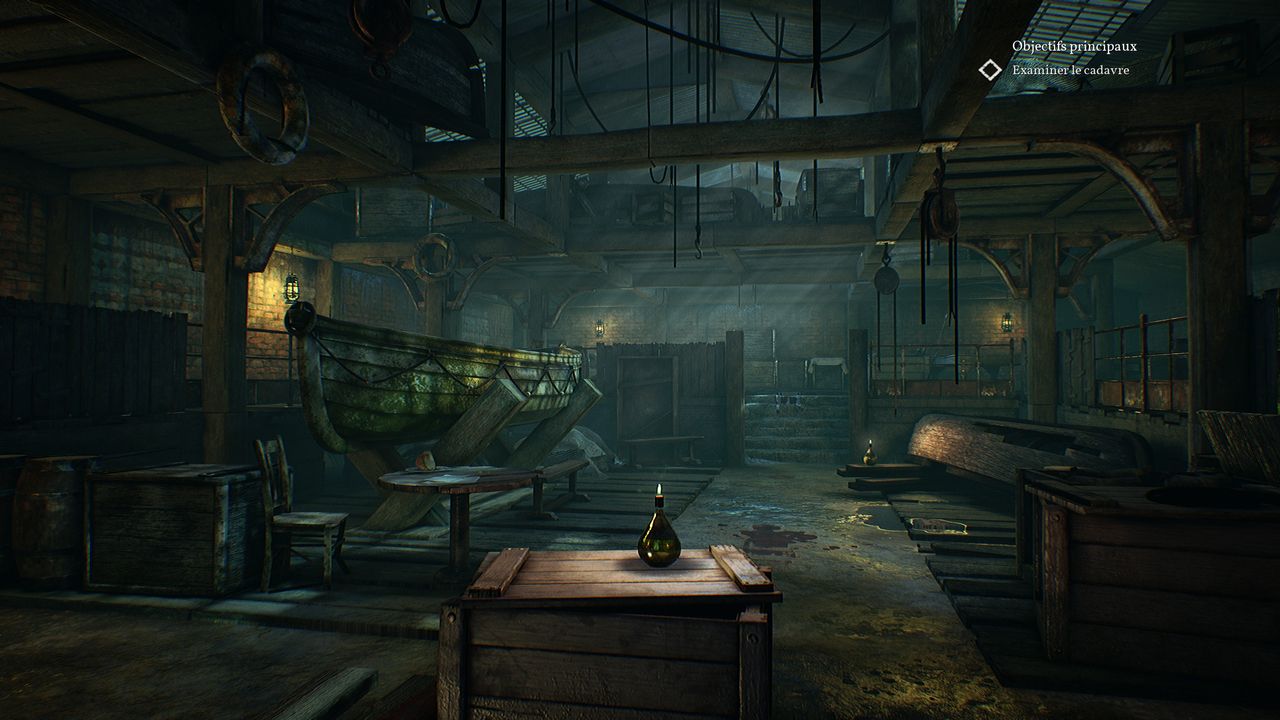Click the diamond objective marker icon
Image resolution: width=1280 pixels, height=720 pixels.
(990, 69)
